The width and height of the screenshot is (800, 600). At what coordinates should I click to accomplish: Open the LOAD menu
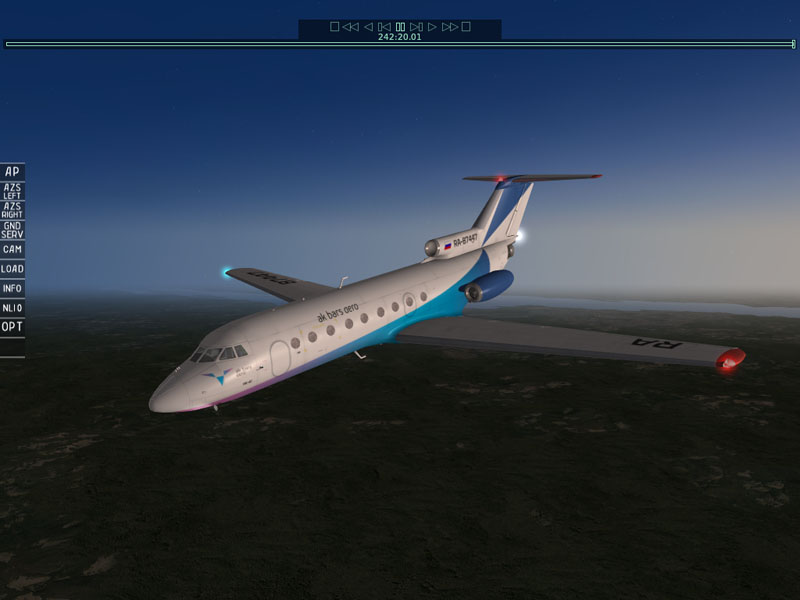(12, 269)
